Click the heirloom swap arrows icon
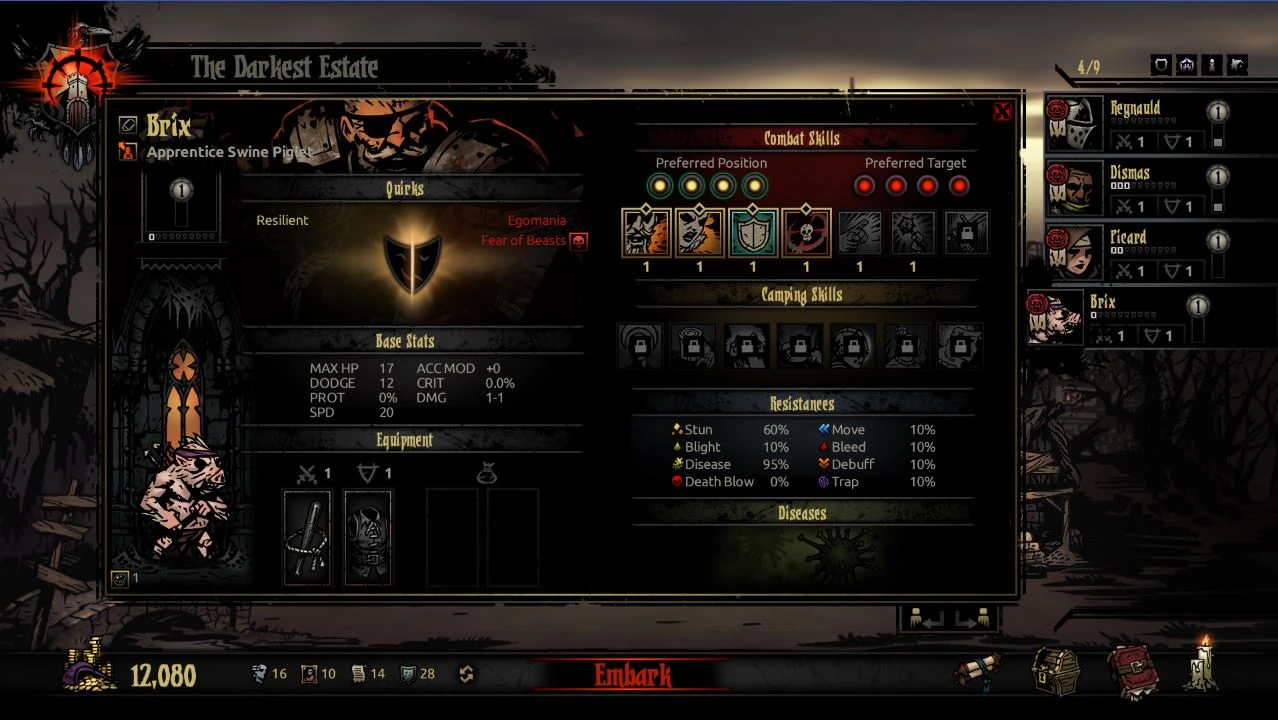 (466, 674)
